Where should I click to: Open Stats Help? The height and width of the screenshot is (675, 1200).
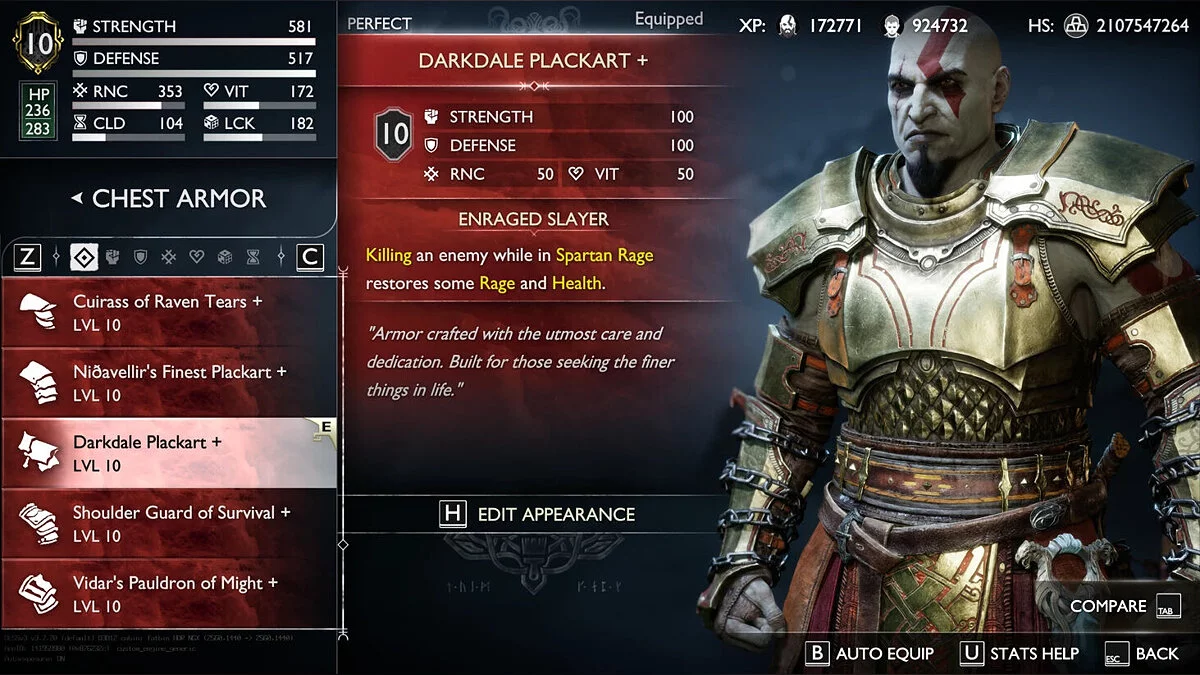point(1020,653)
